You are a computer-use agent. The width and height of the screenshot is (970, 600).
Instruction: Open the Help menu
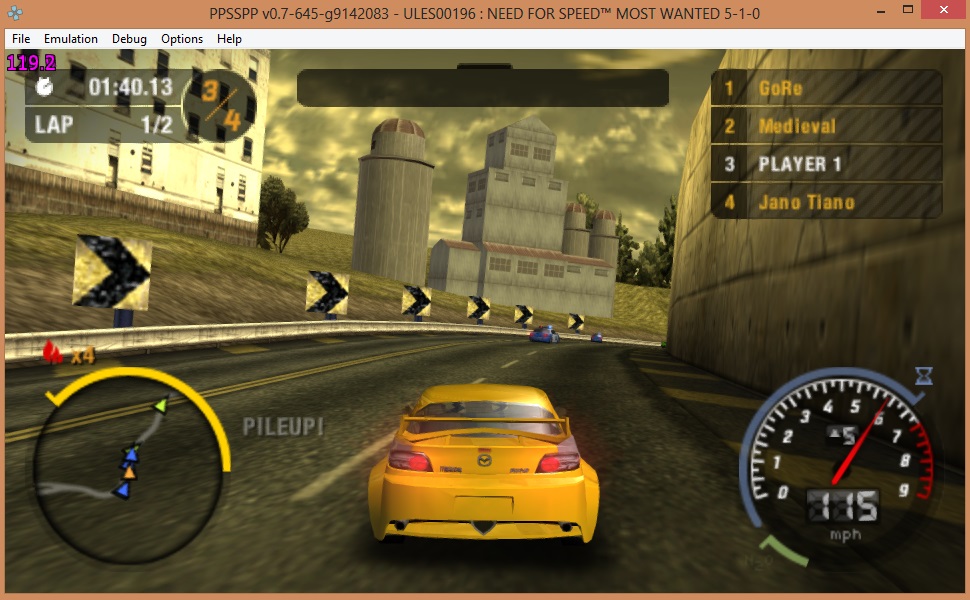pyautogui.click(x=229, y=39)
